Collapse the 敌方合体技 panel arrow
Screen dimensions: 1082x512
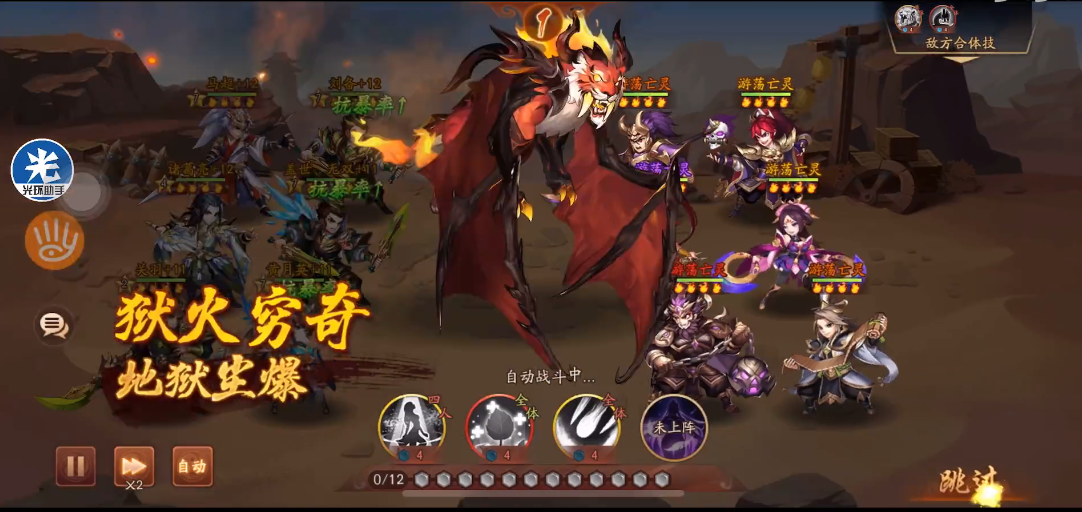(960, 59)
